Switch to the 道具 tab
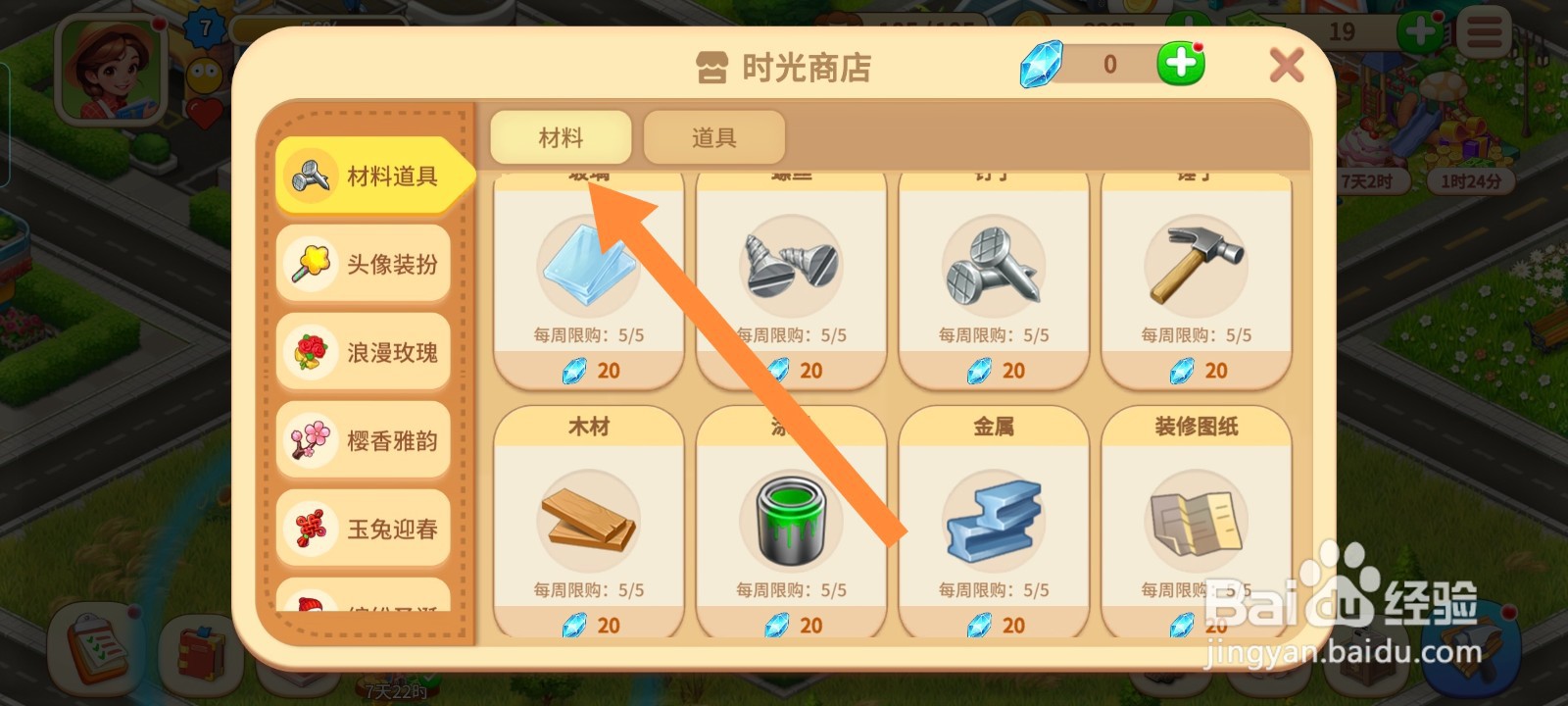The image size is (1568, 706). (713, 136)
